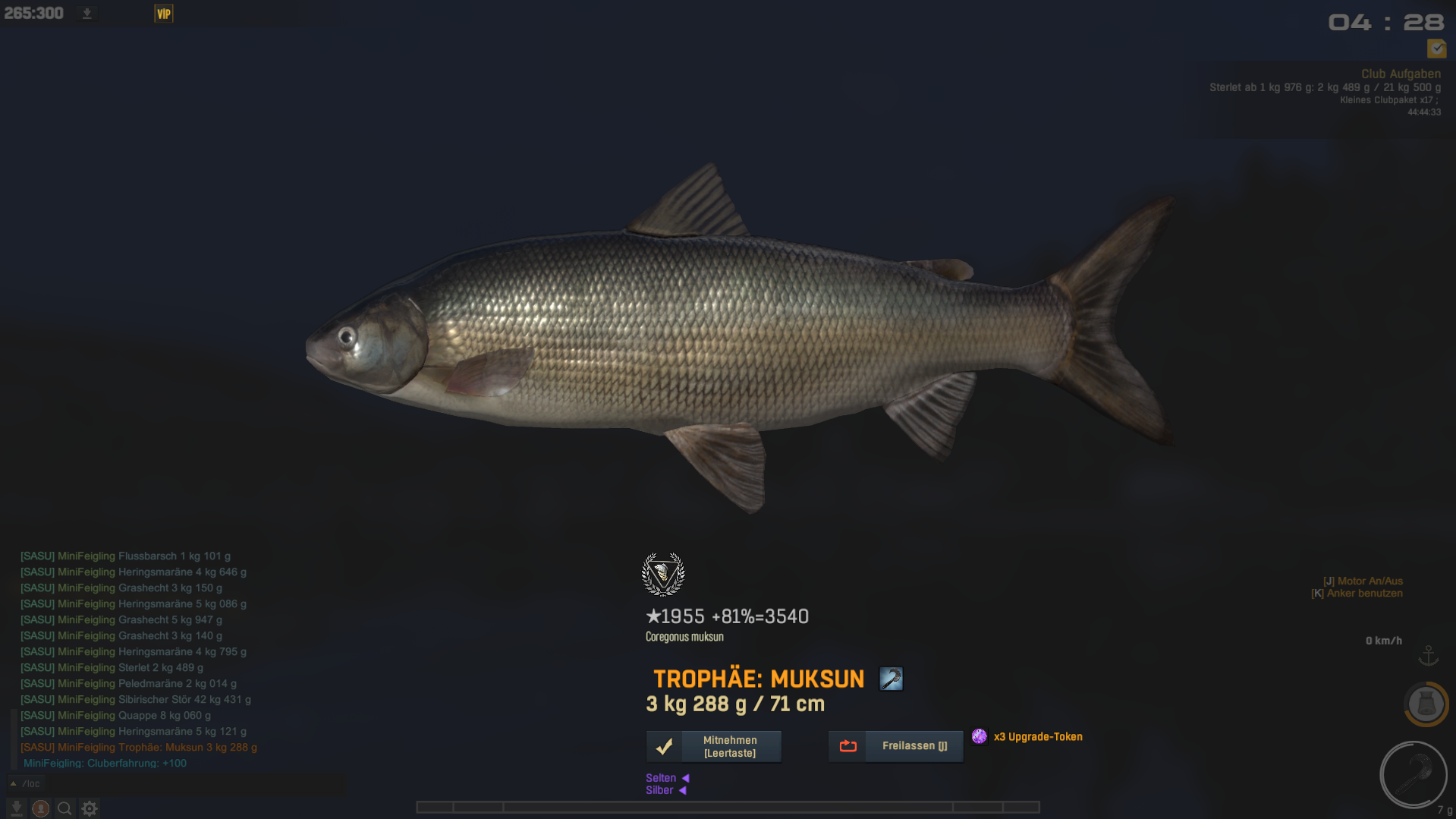Viewport: 1456px width, 819px height.
Task: Open the keepnet icon
Action: (1426, 704)
